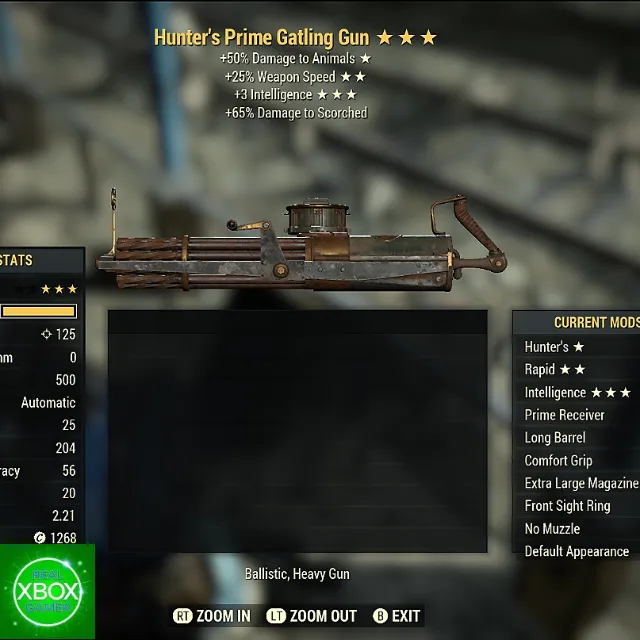This screenshot has width=640, height=640.
Task: Highlight the Prime Receiver mod
Action: pyautogui.click(x=565, y=415)
